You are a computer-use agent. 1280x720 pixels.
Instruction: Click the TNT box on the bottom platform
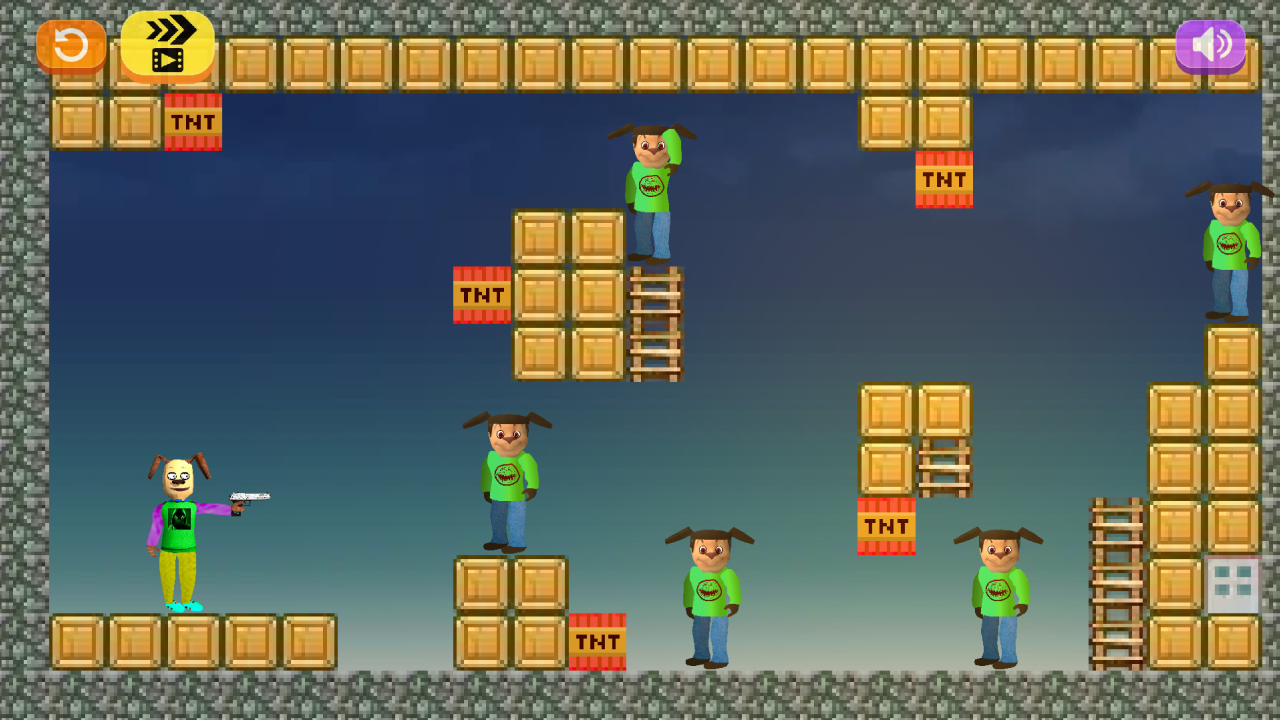[x=596, y=643]
